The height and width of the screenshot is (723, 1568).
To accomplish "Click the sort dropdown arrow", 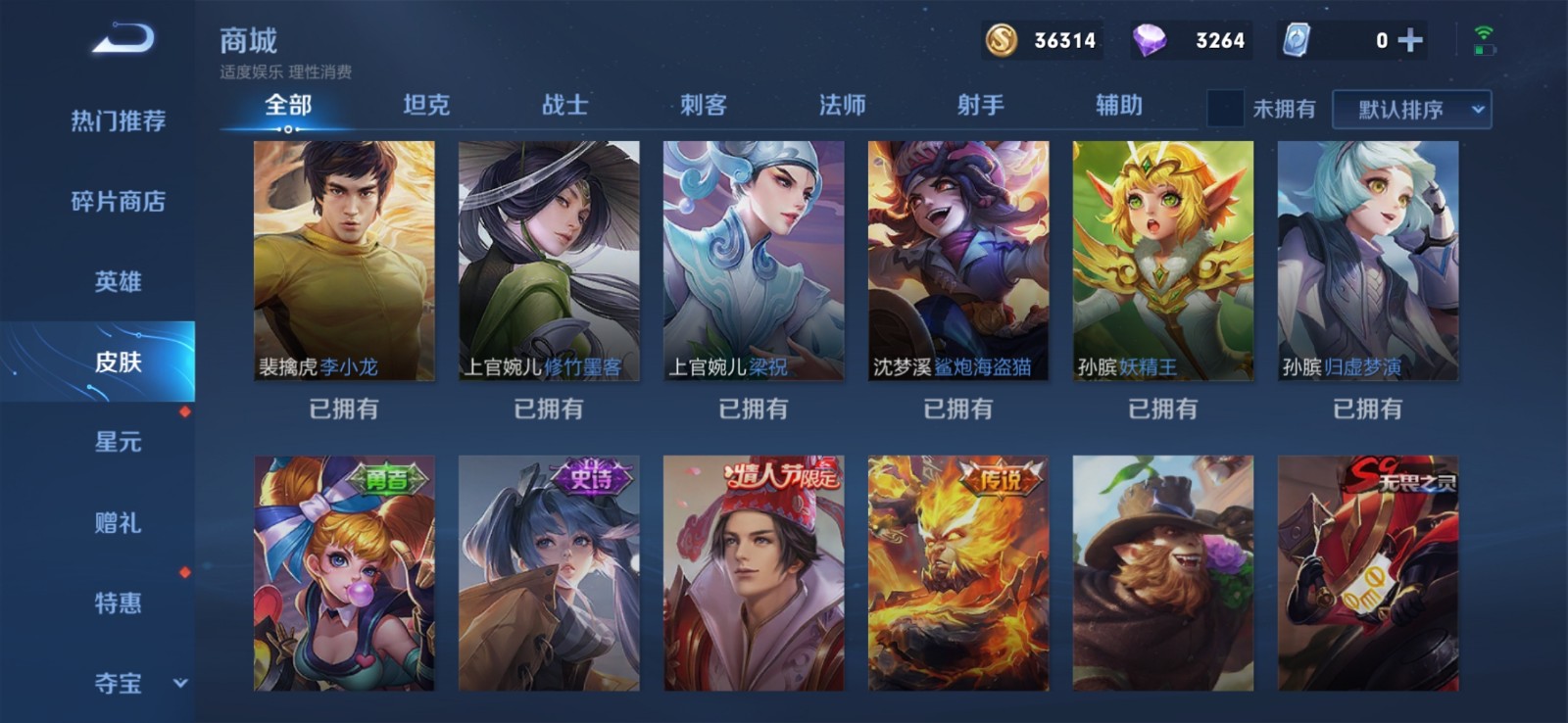I will [x=1477, y=110].
